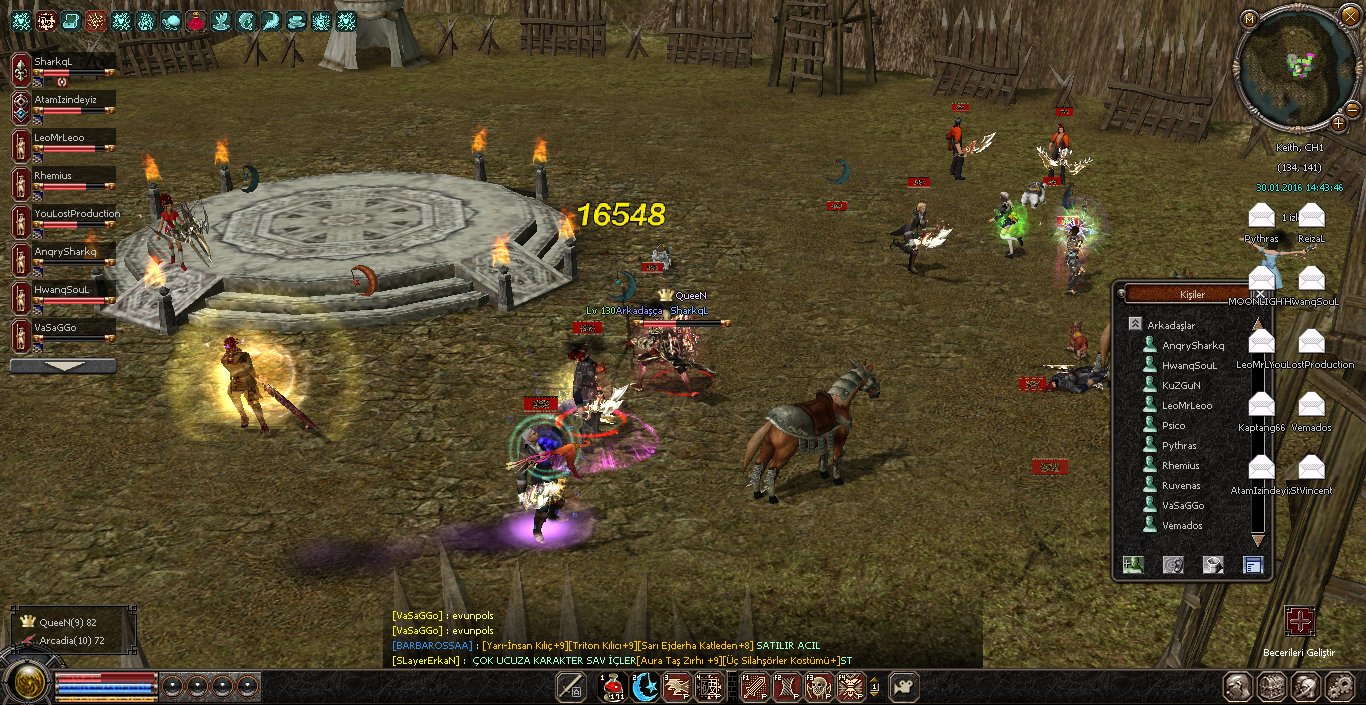Select AnqrySharkq in the friends list

pos(1192,346)
